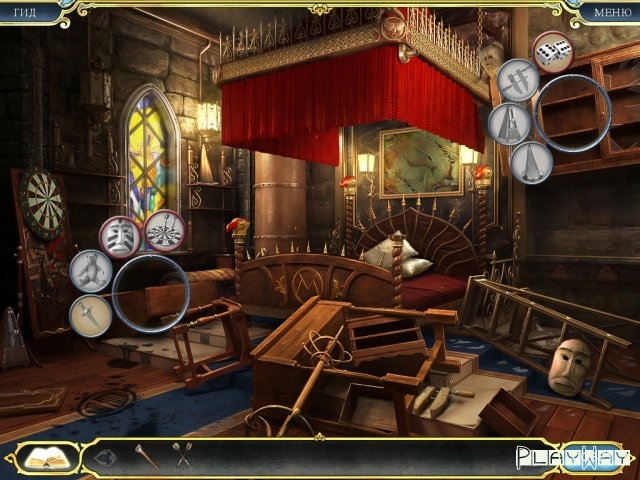Click the gem icon in inventory bar
This screenshot has width=640, height=480.
click(x=105, y=458)
